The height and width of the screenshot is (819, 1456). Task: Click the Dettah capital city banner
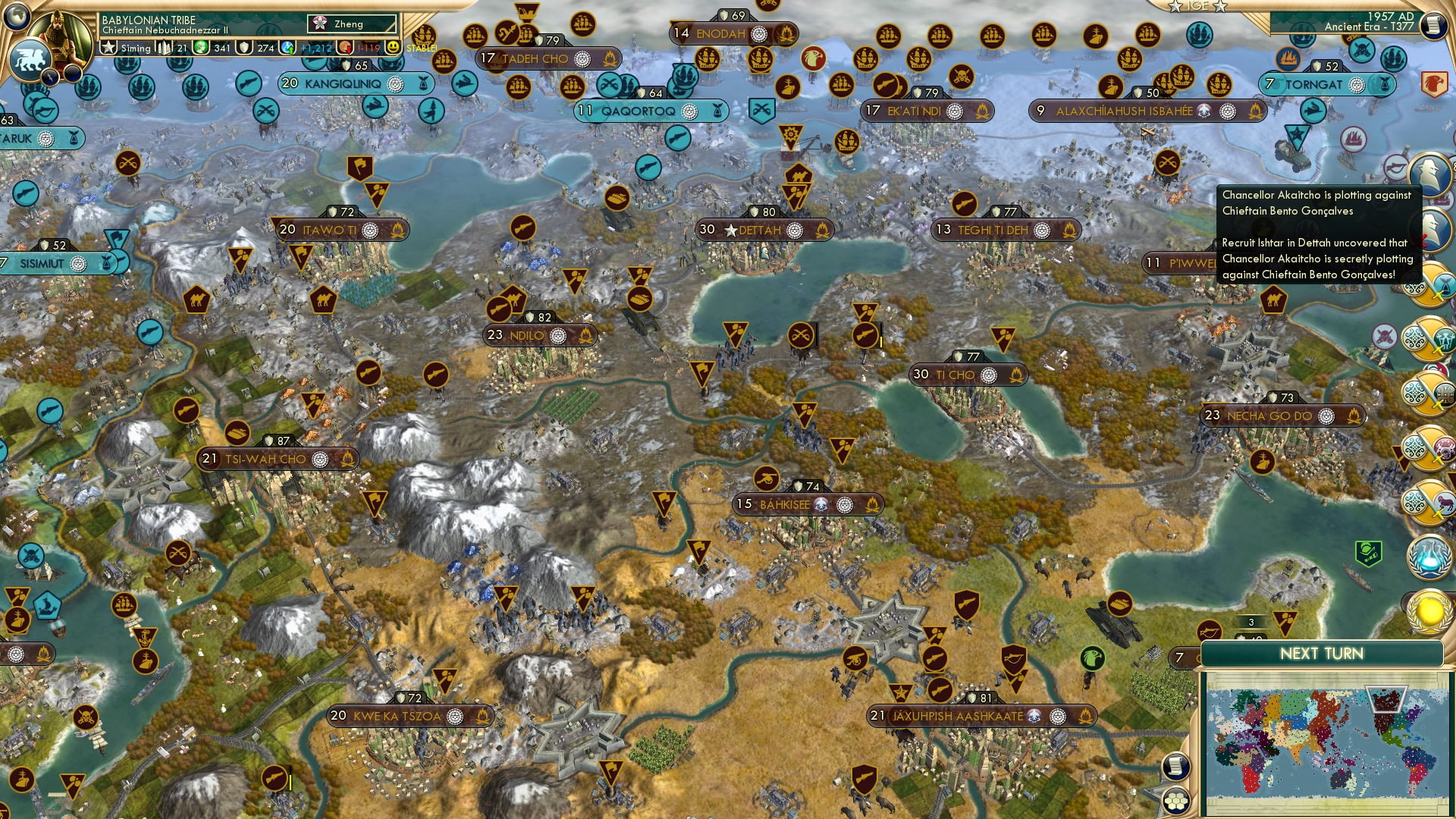click(764, 230)
